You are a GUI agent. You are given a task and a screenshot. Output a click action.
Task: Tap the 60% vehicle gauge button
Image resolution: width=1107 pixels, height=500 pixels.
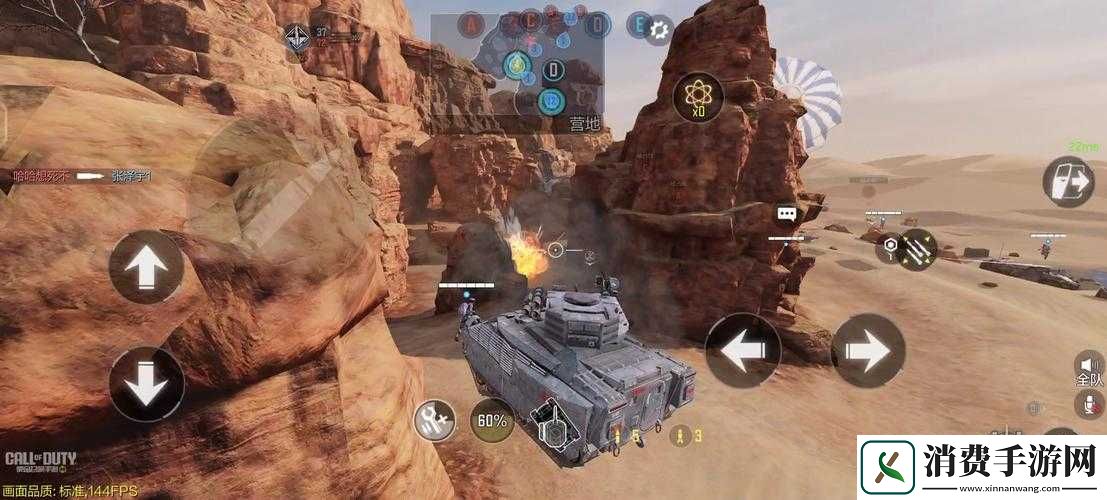click(490, 421)
